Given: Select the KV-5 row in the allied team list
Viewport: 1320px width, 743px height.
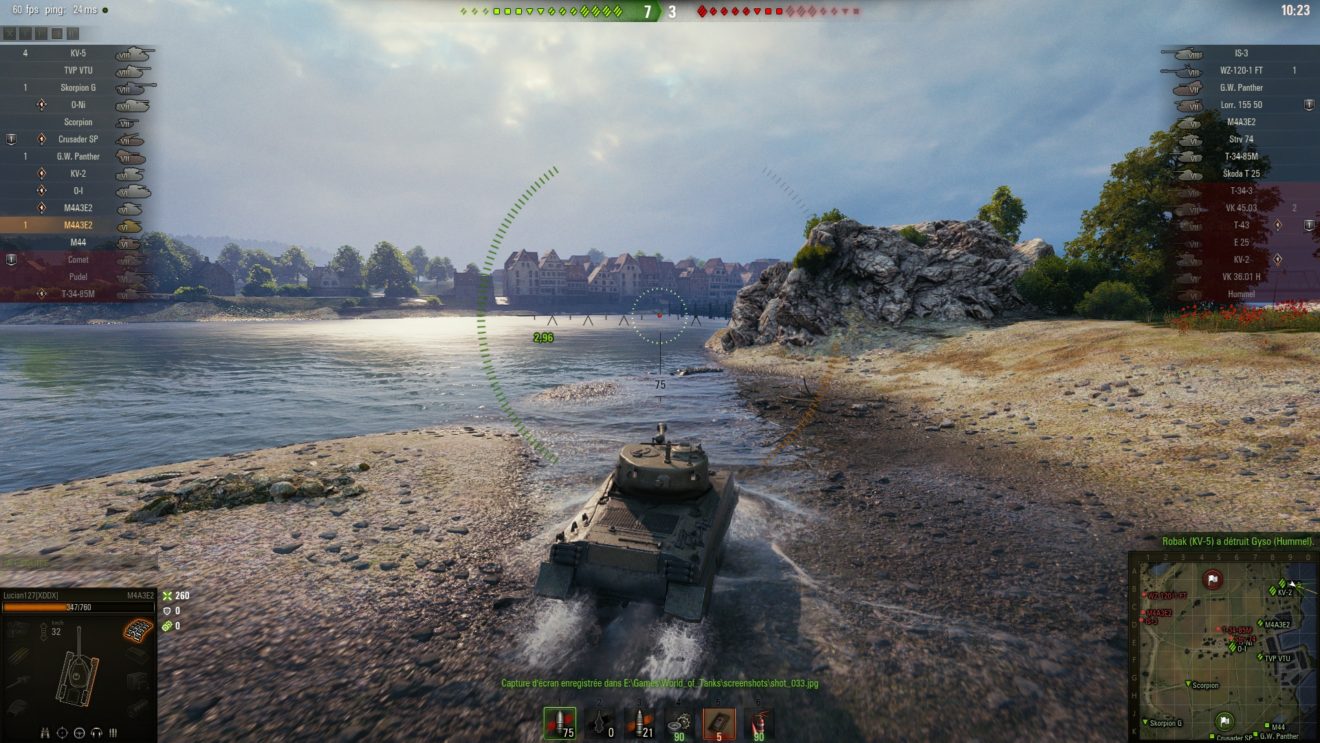Looking at the screenshot, I should [78, 53].
